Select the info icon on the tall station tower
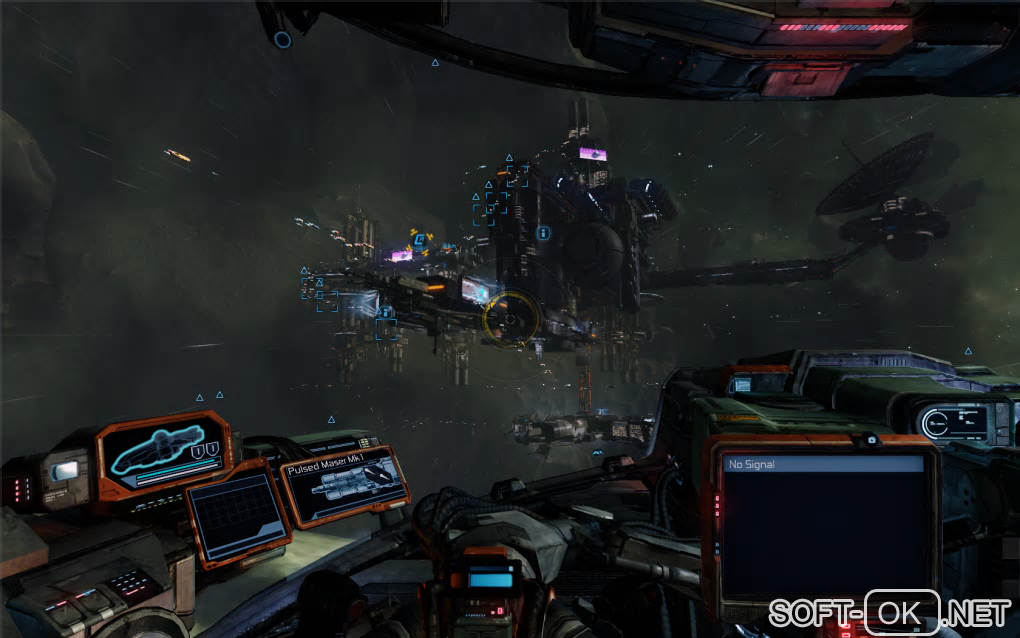The image size is (1020, 638). click(x=543, y=233)
